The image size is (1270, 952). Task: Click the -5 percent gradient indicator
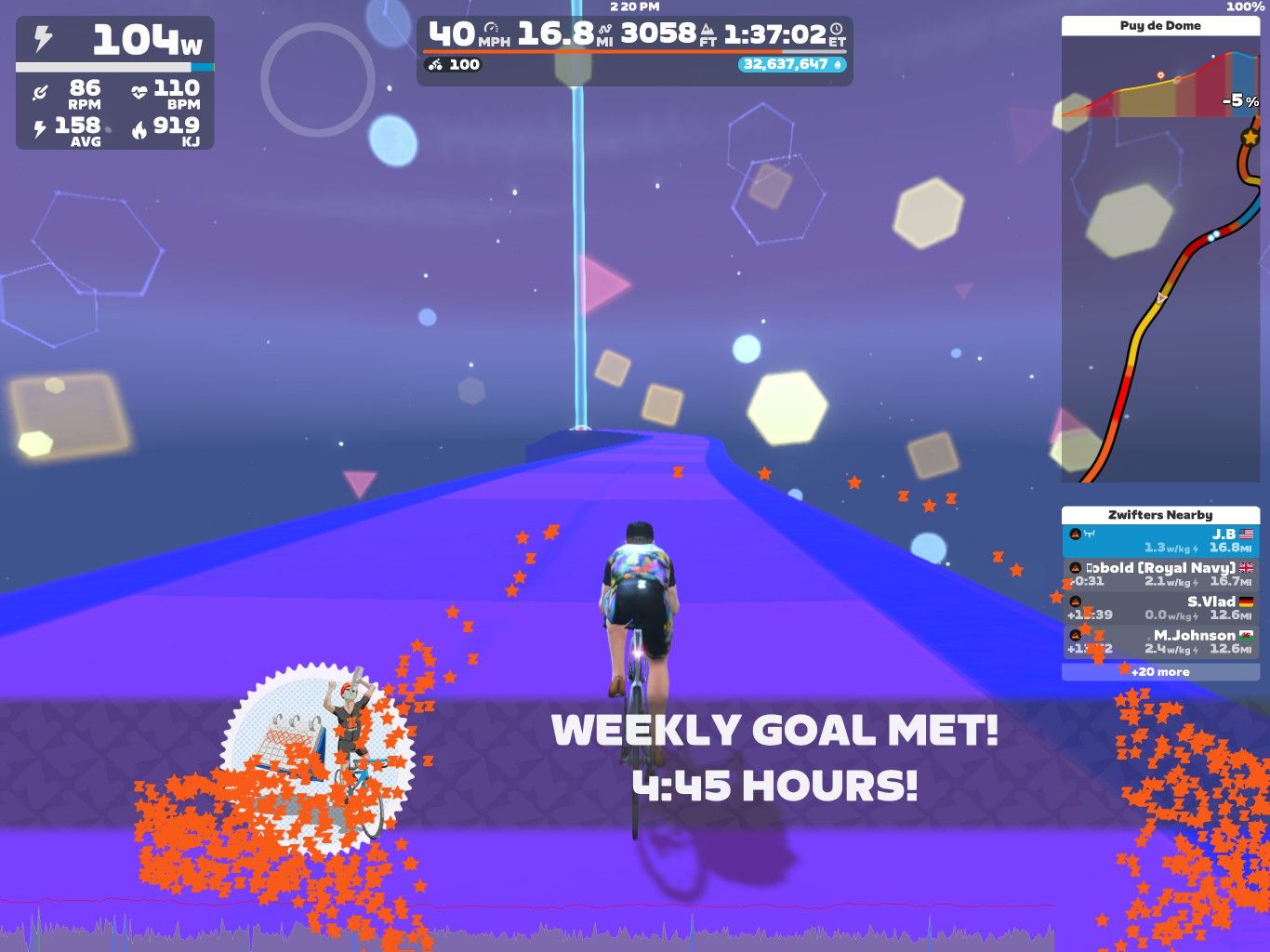coord(1240,100)
